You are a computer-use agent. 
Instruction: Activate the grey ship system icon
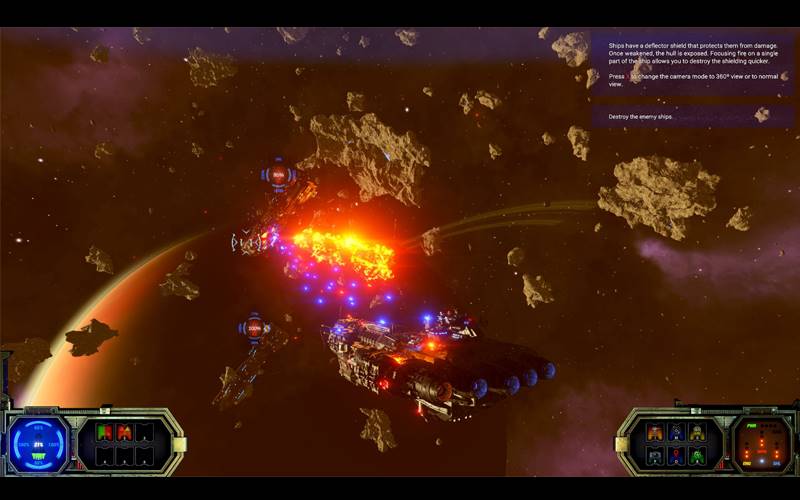[655, 455]
